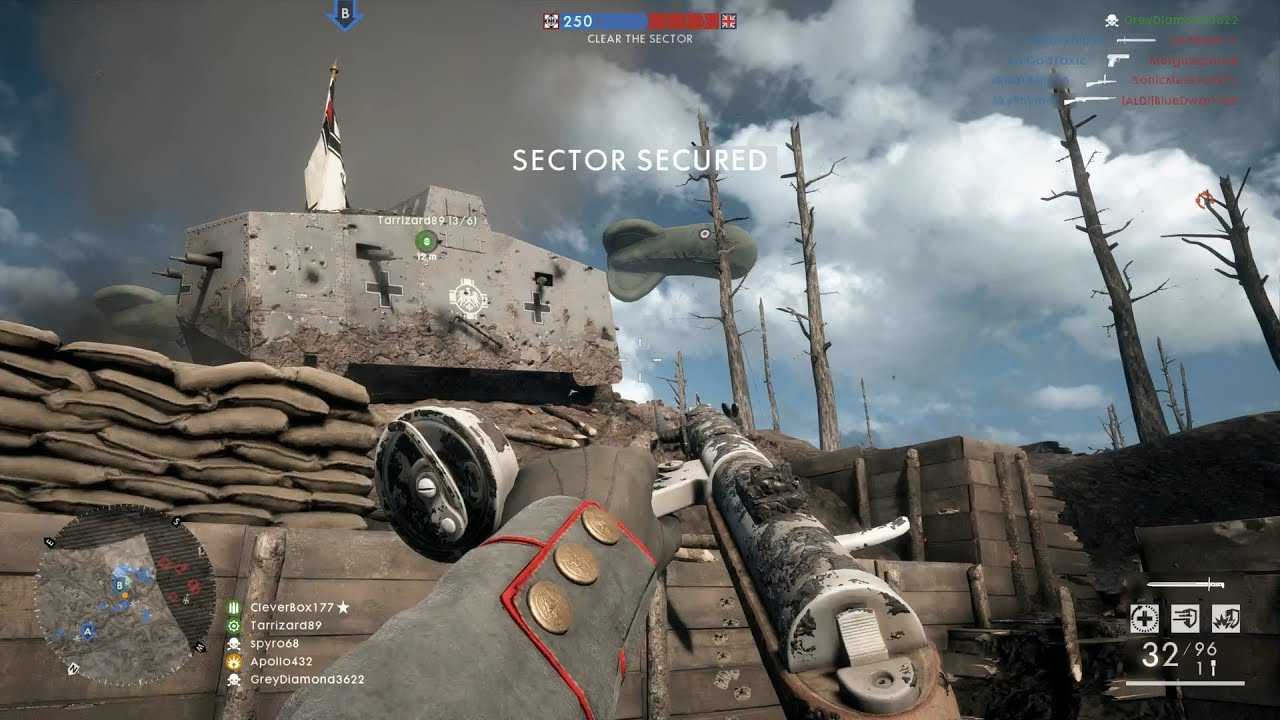This screenshot has width=1280, height=720.
Task: Select GreyDiamond3622's entry in the kill feed
Action: click(x=1180, y=20)
